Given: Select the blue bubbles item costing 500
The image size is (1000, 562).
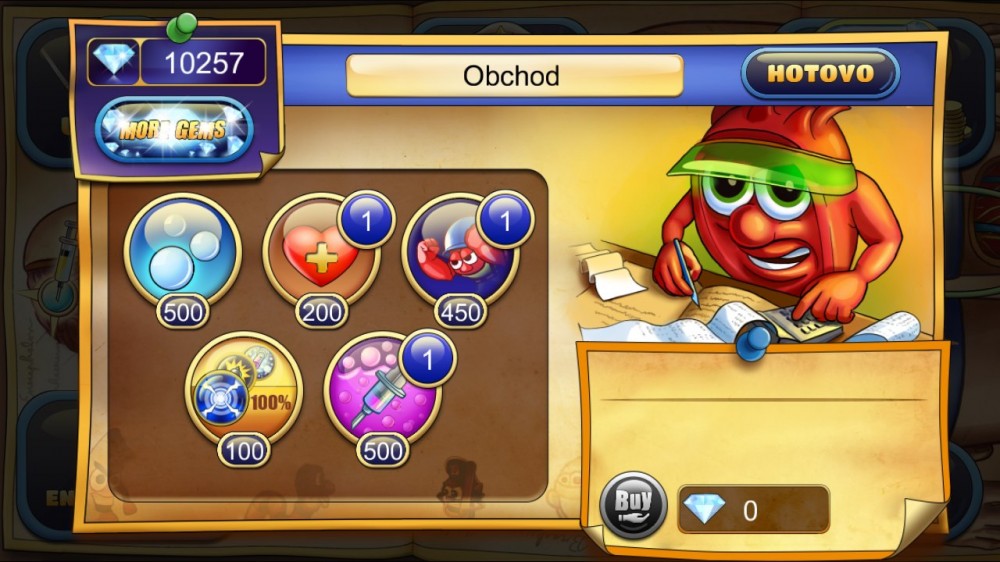Looking at the screenshot, I should pyautogui.click(x=183, y=252).
